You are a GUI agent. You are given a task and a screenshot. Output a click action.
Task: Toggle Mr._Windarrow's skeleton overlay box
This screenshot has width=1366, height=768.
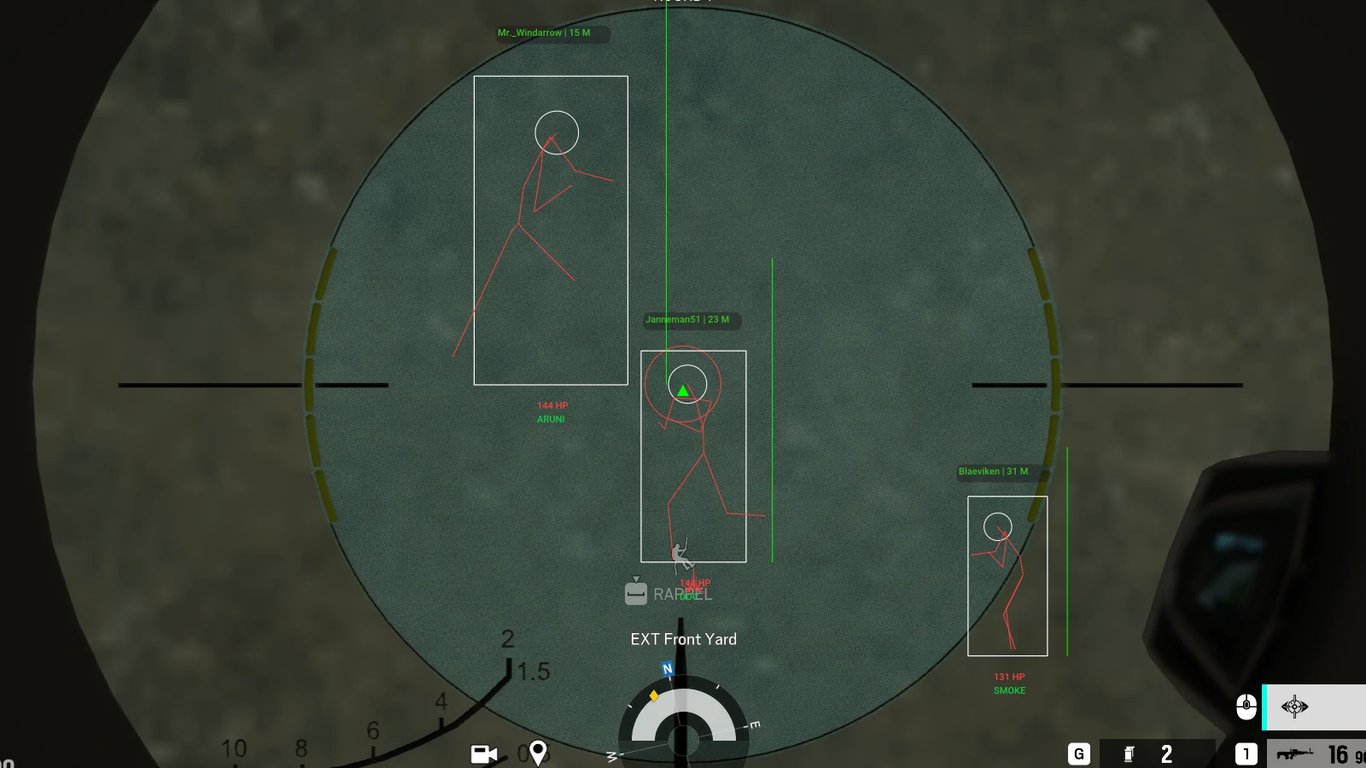point(550,228)
